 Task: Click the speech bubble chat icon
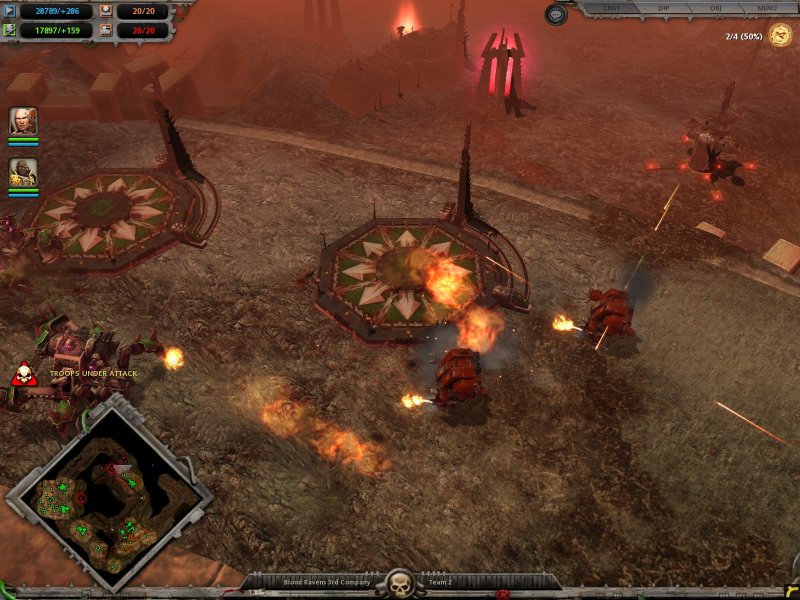click(557, 14)
